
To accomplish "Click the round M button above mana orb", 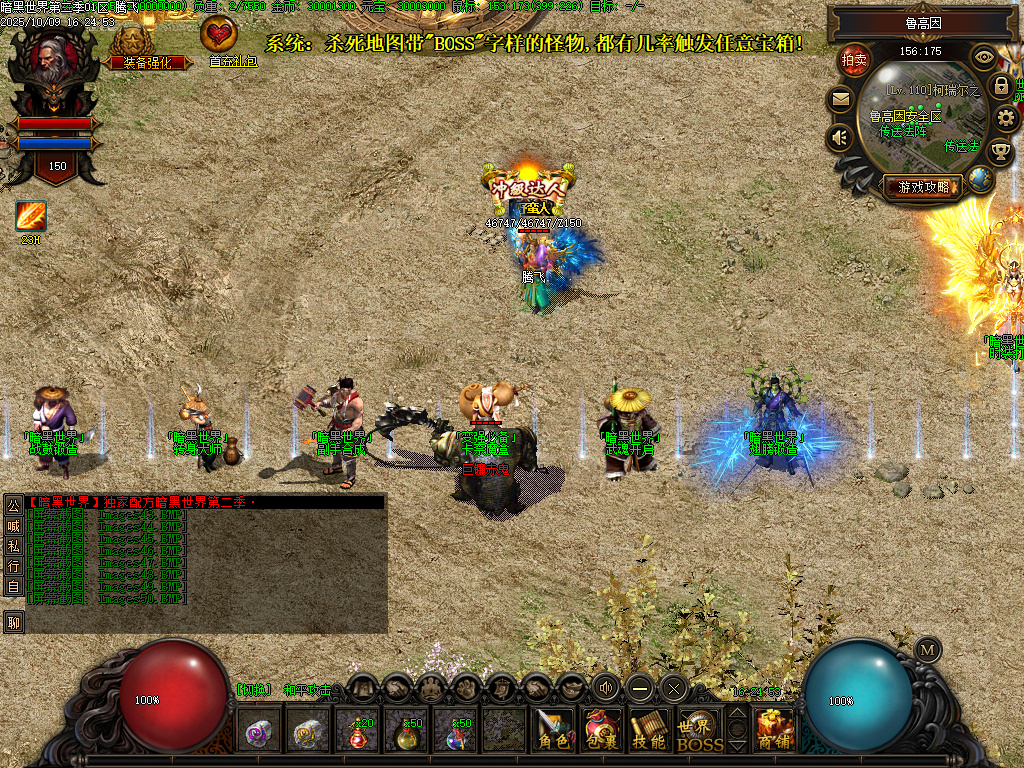I will (928, 648).
